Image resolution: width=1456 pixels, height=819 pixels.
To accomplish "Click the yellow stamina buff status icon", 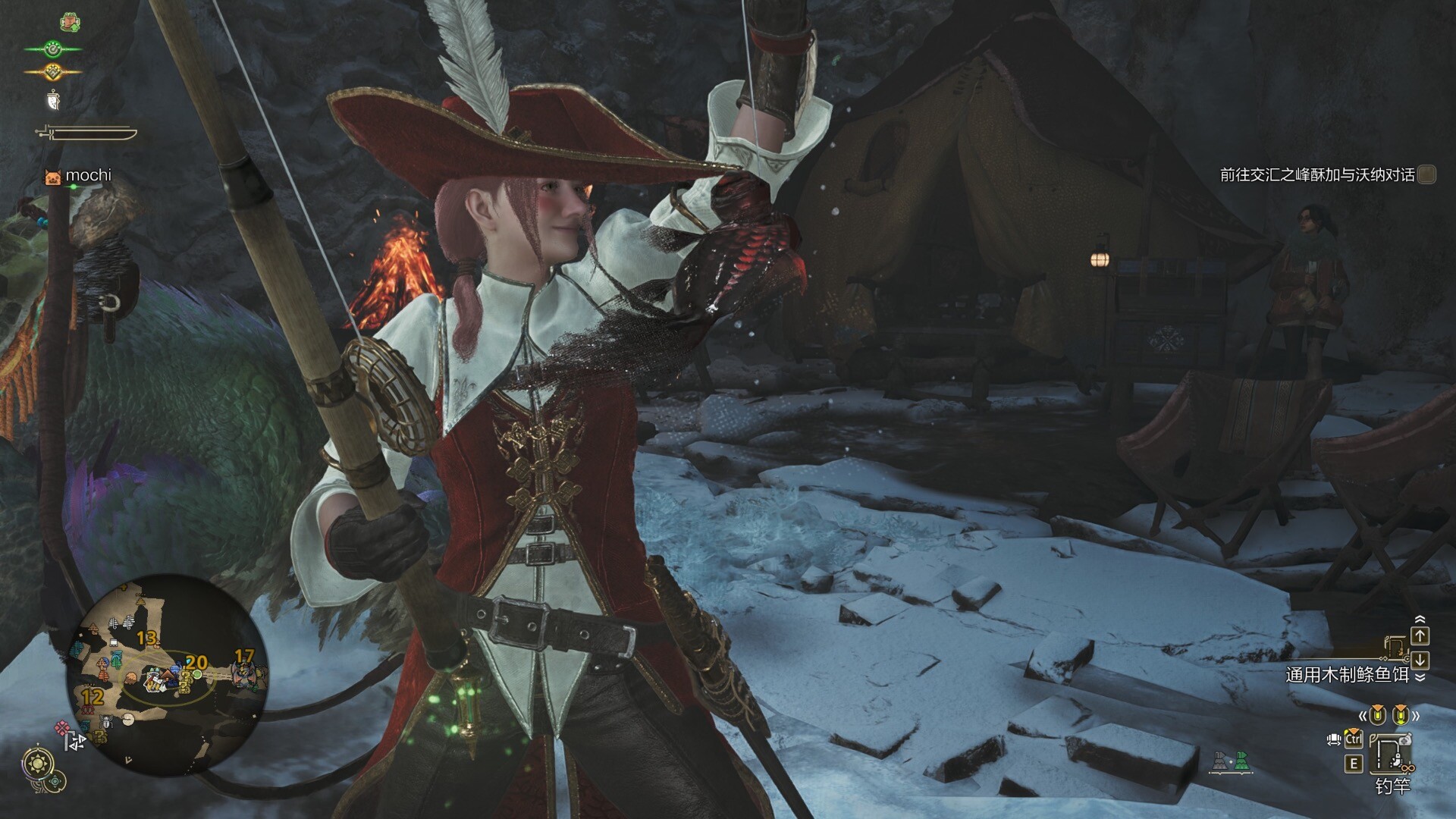I will click(x=52, y=72).
